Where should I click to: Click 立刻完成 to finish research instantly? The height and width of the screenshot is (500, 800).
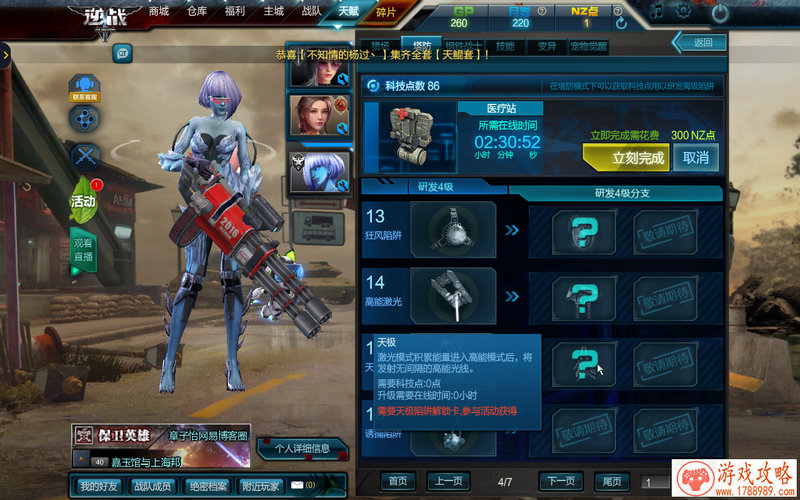click(625, 157)
